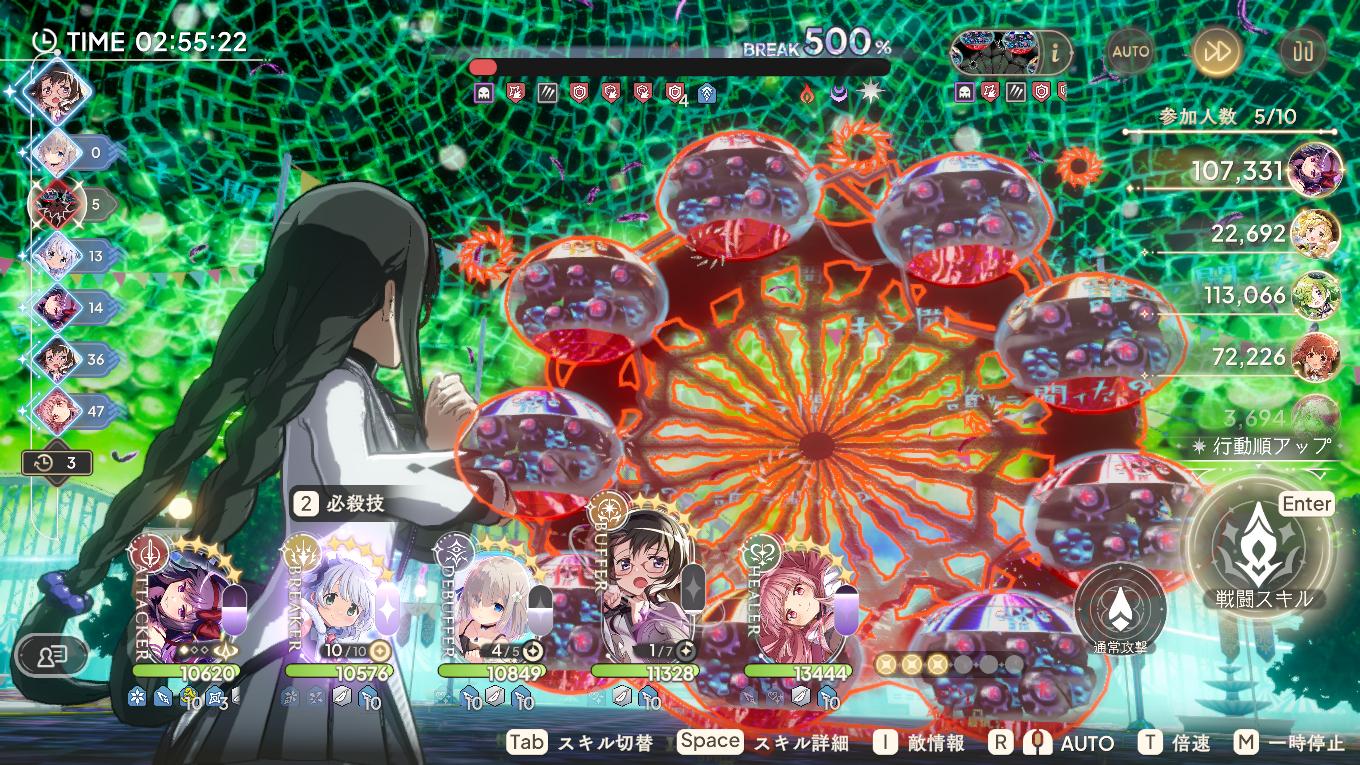The image size is (1360, 765).
Task: Select the purple ghost debuff icon on boss
Action: pyautogui.click(x=482, y=93)
